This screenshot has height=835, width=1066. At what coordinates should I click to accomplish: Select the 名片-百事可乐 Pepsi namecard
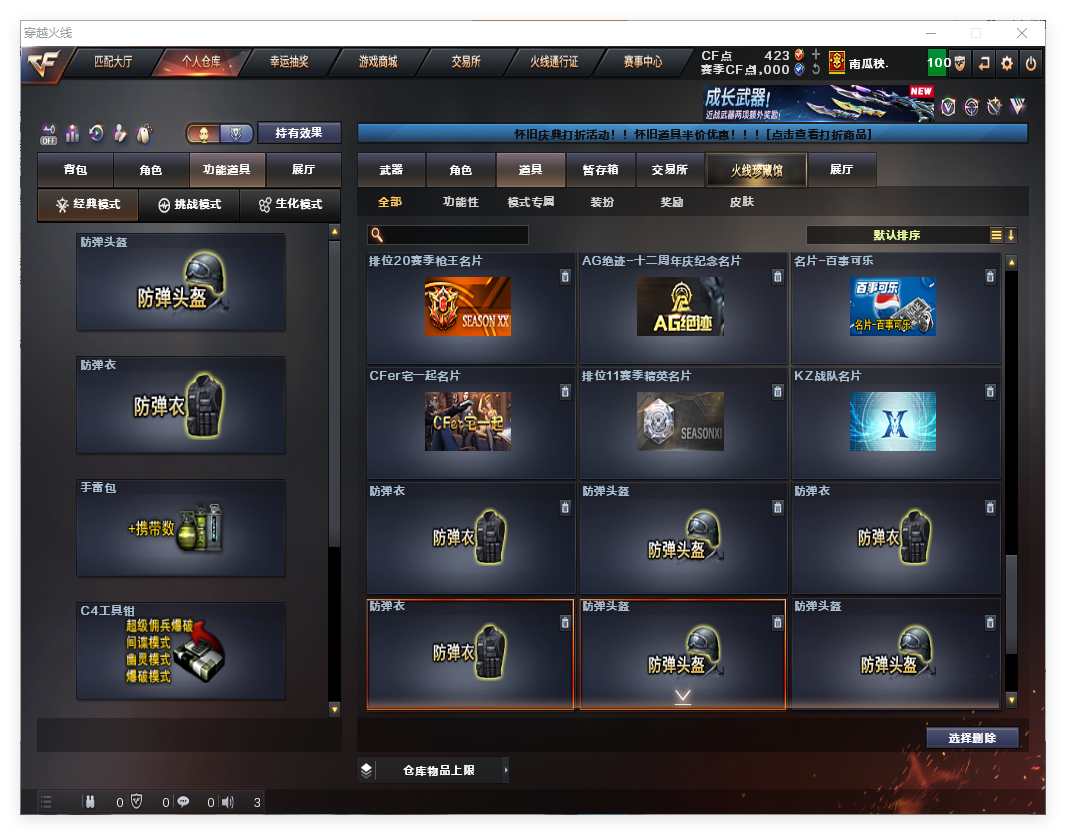pos(895,308)
